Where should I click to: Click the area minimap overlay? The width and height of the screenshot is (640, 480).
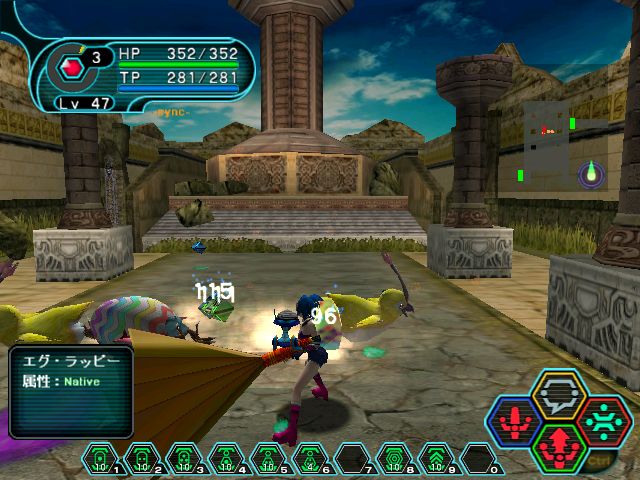(x=549, y=142)
